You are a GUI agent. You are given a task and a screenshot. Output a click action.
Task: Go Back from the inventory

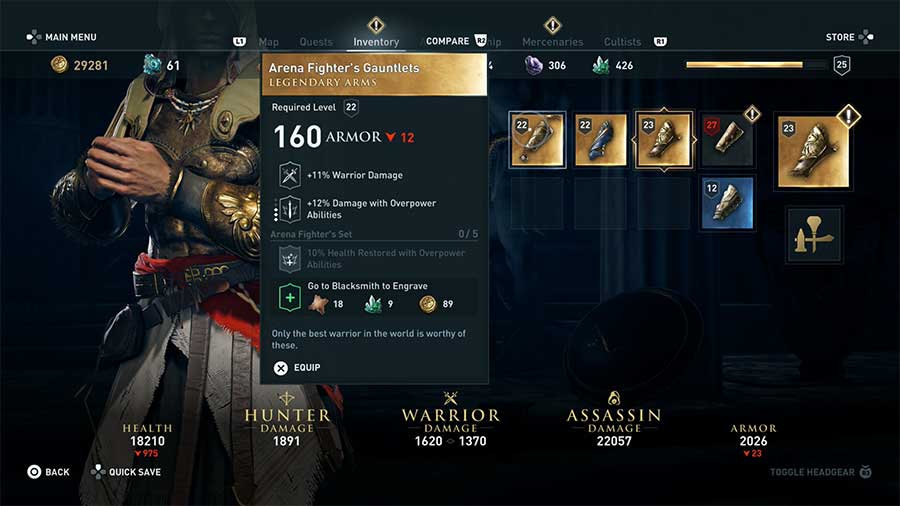click(x=48, y=472)
